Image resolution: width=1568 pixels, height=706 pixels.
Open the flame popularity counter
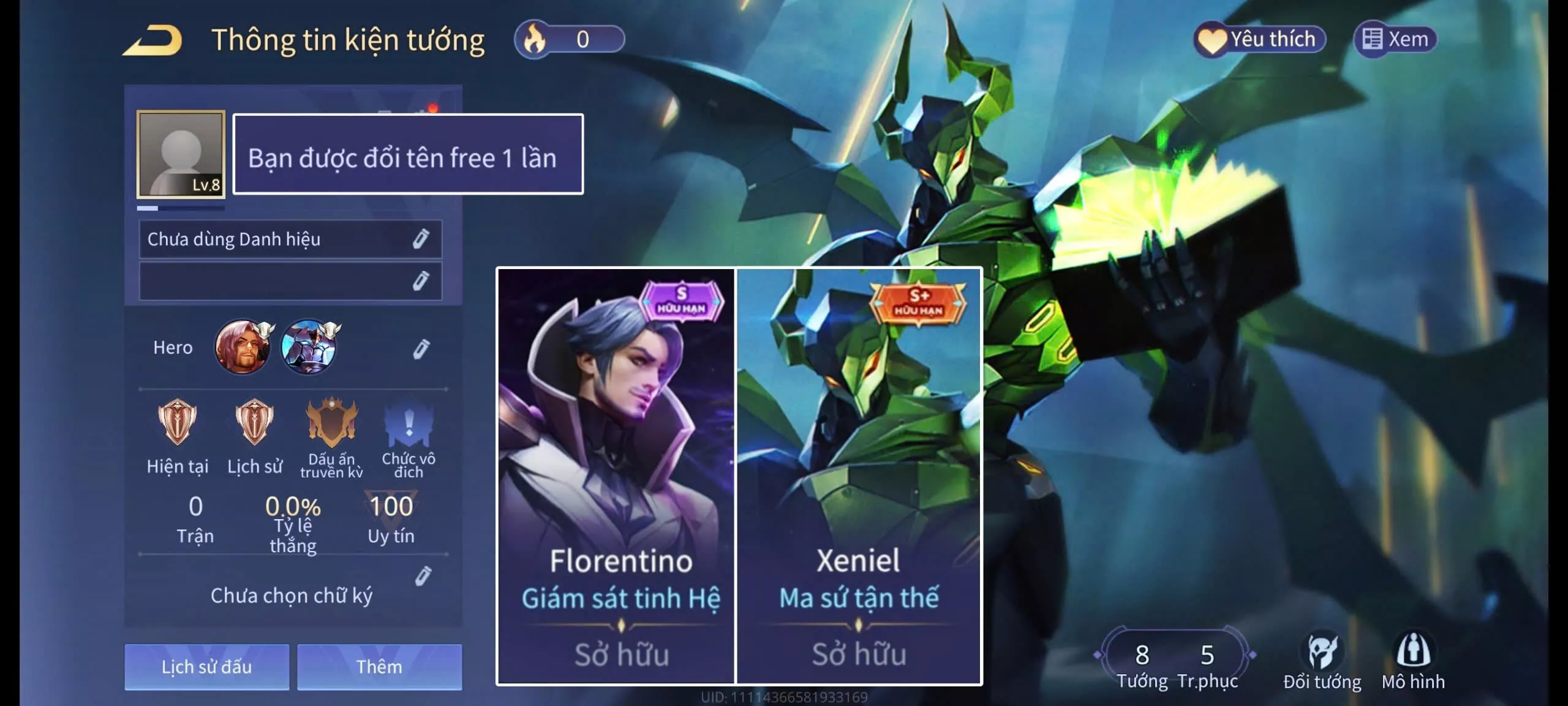tap(569, 40)
